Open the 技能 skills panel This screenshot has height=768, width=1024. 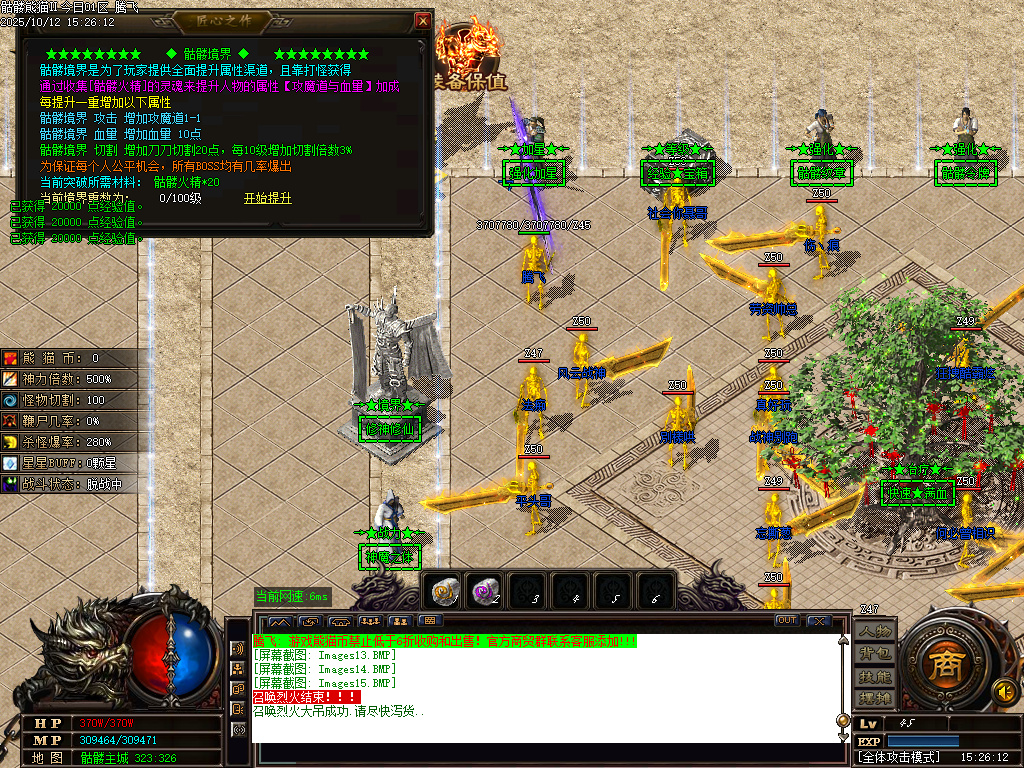(874, 675)
